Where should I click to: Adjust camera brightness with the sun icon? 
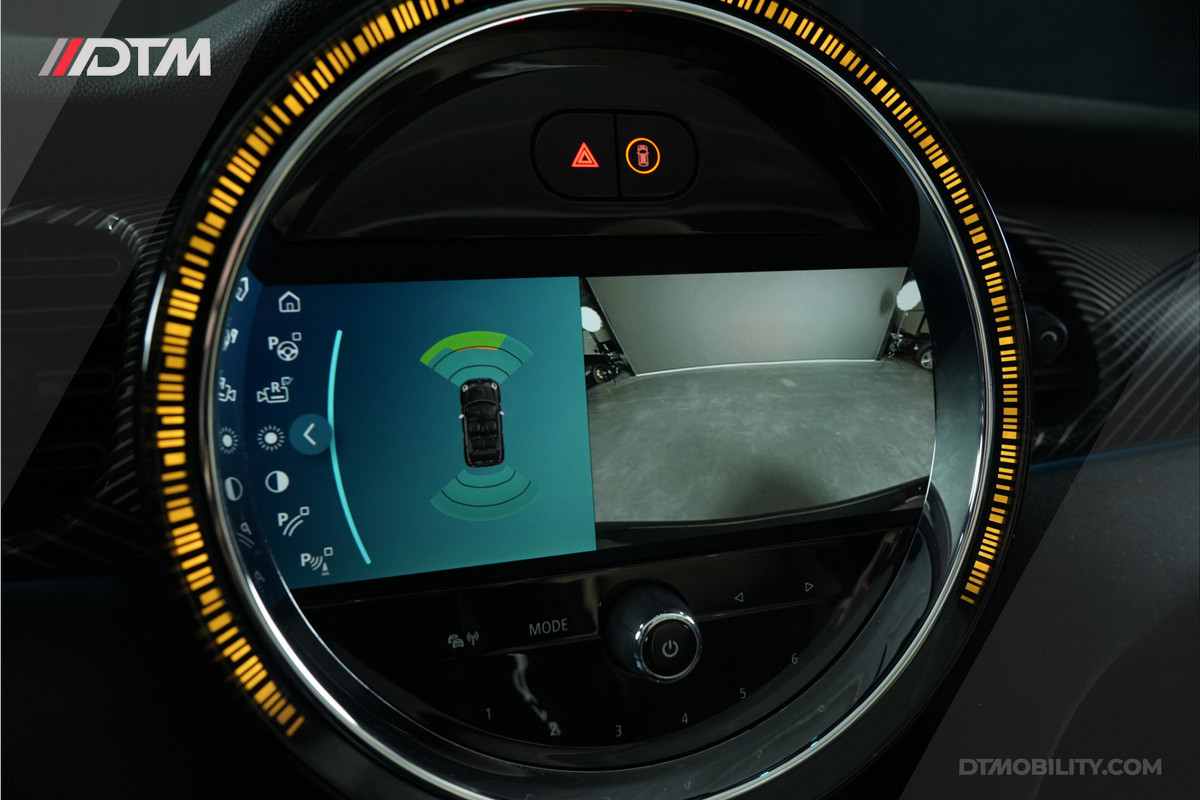click(270, 437)
